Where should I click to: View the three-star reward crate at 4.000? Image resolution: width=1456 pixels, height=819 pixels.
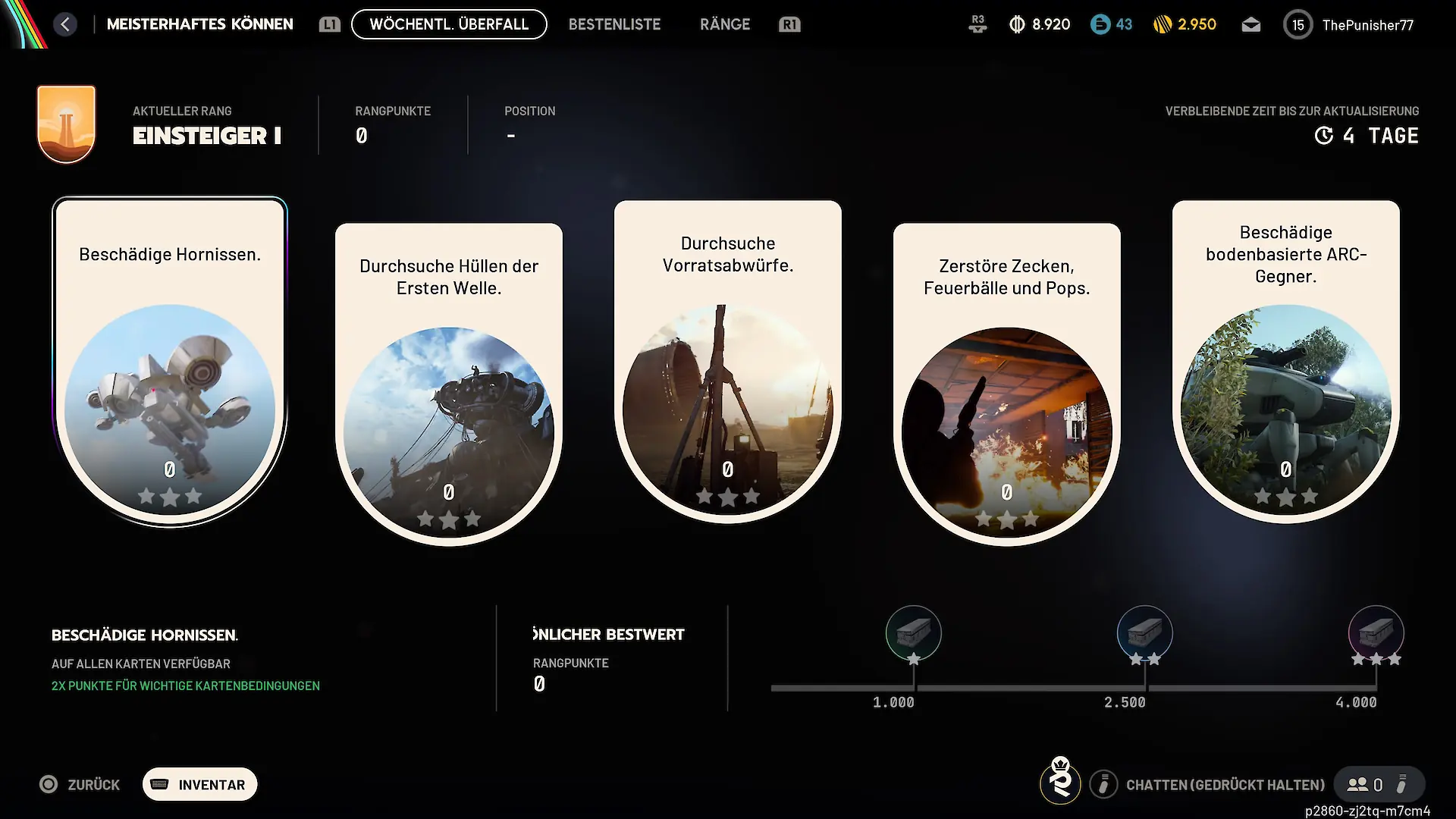(x=1376, y=633)
